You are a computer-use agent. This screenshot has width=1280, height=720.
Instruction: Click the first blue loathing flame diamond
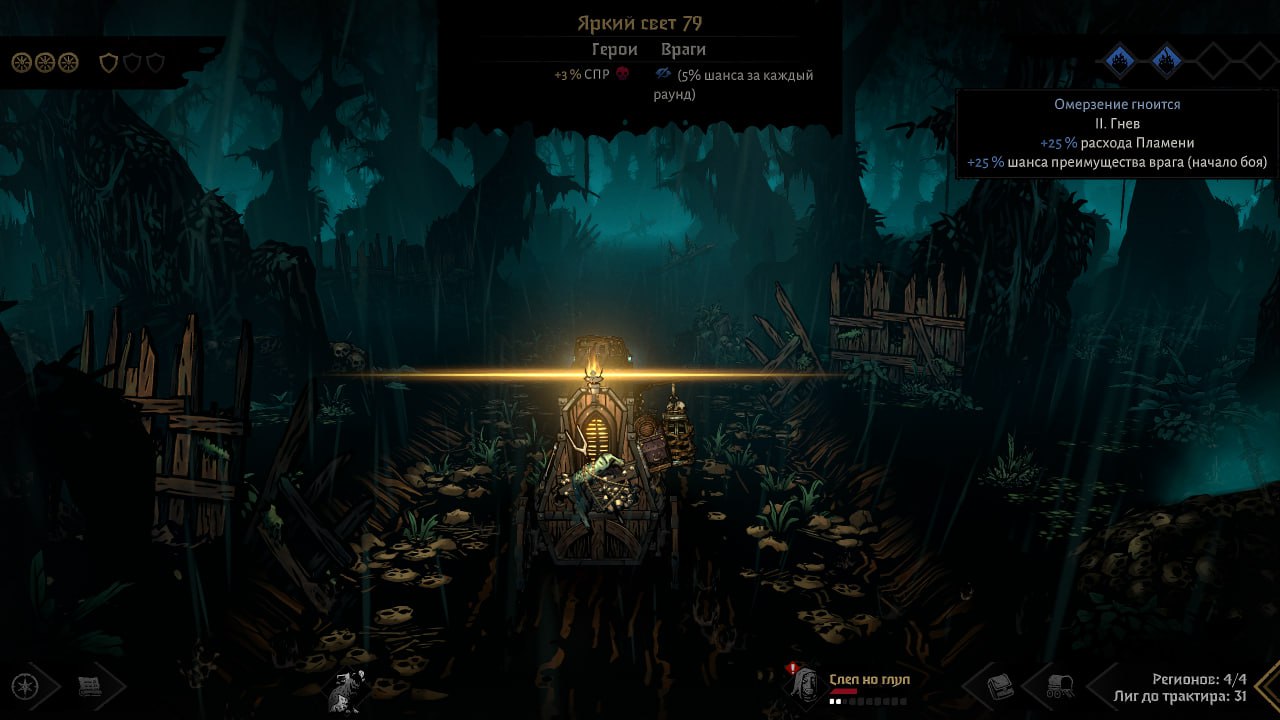(x=1119, y=62)
